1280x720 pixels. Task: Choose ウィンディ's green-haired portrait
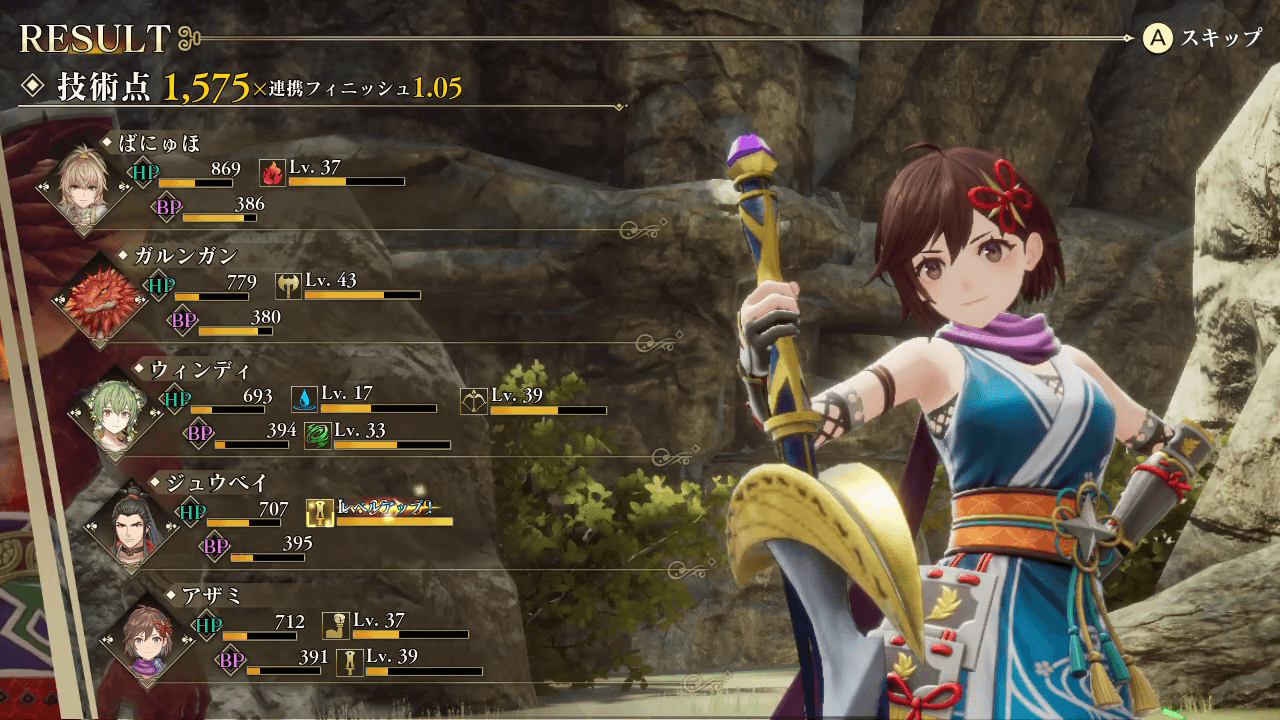point(116,412)
